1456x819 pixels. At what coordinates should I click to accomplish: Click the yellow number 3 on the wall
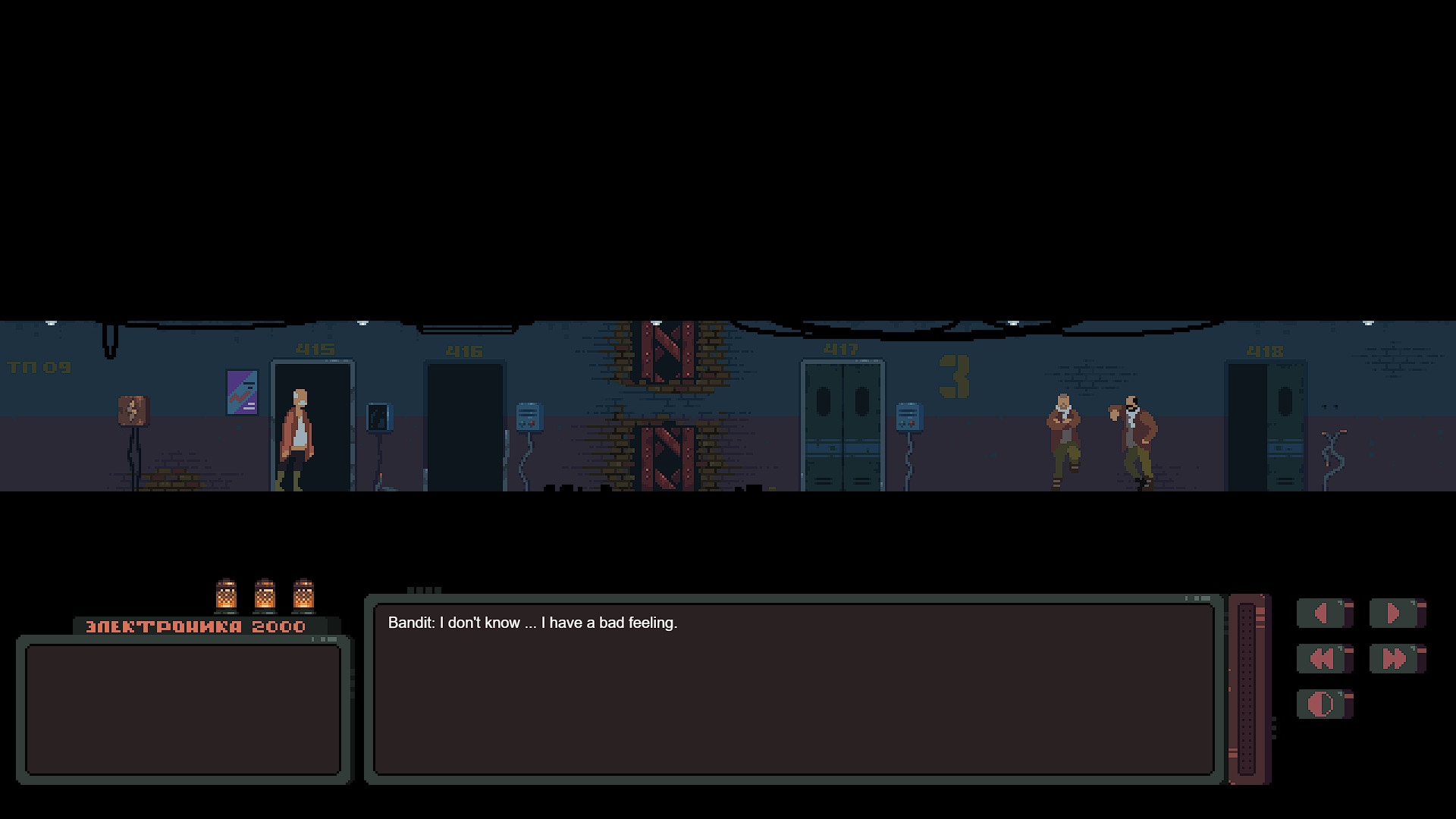955,375
